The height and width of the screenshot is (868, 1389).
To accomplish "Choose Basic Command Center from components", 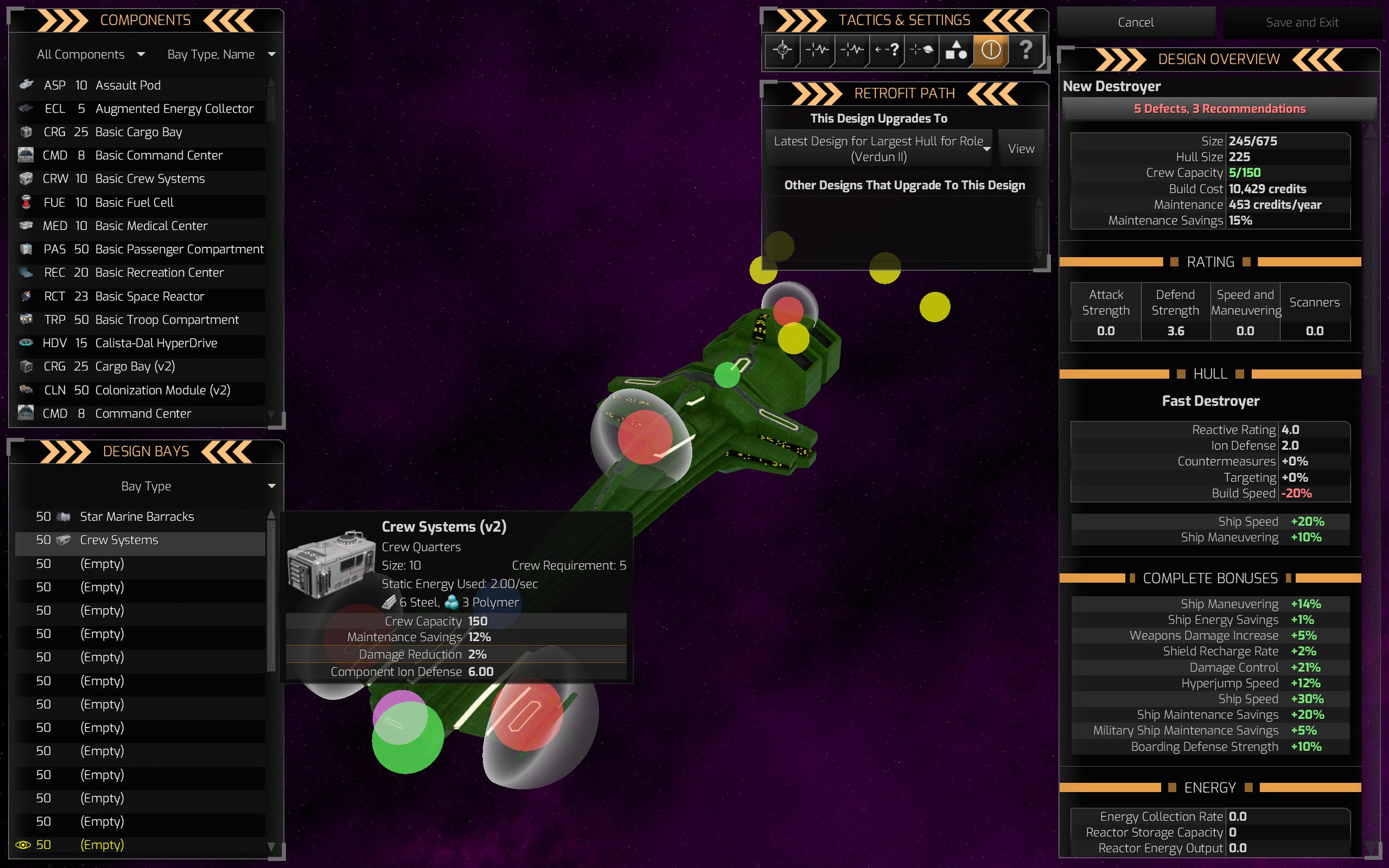I will coord(158,156).
